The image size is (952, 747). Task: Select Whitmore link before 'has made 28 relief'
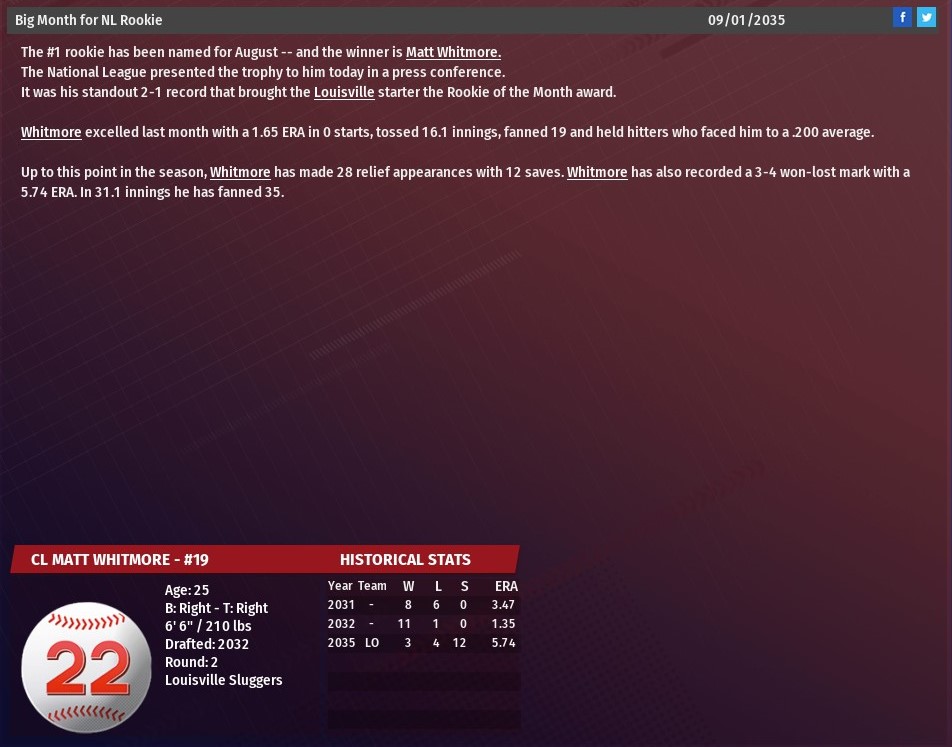(x=240, y=172)
